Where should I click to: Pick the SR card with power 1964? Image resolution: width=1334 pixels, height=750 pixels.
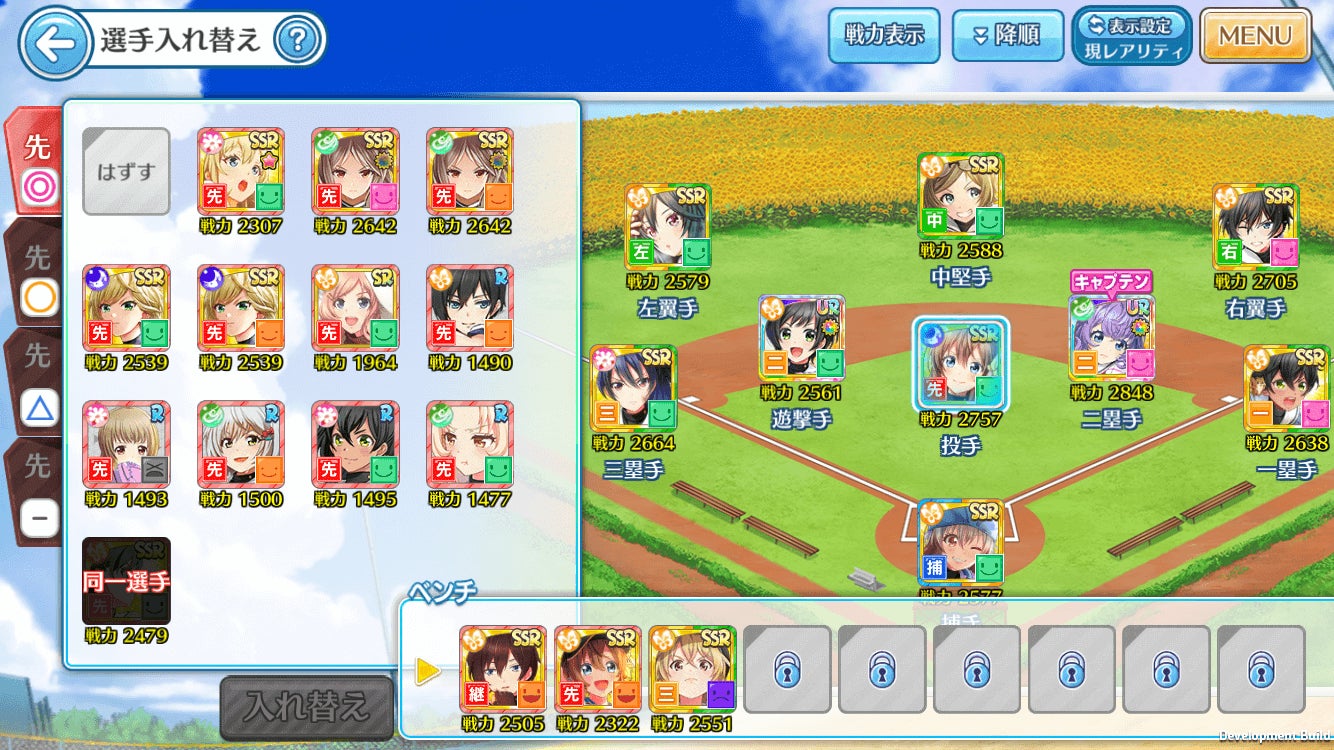pyautogui.click(x=355, y=308)
